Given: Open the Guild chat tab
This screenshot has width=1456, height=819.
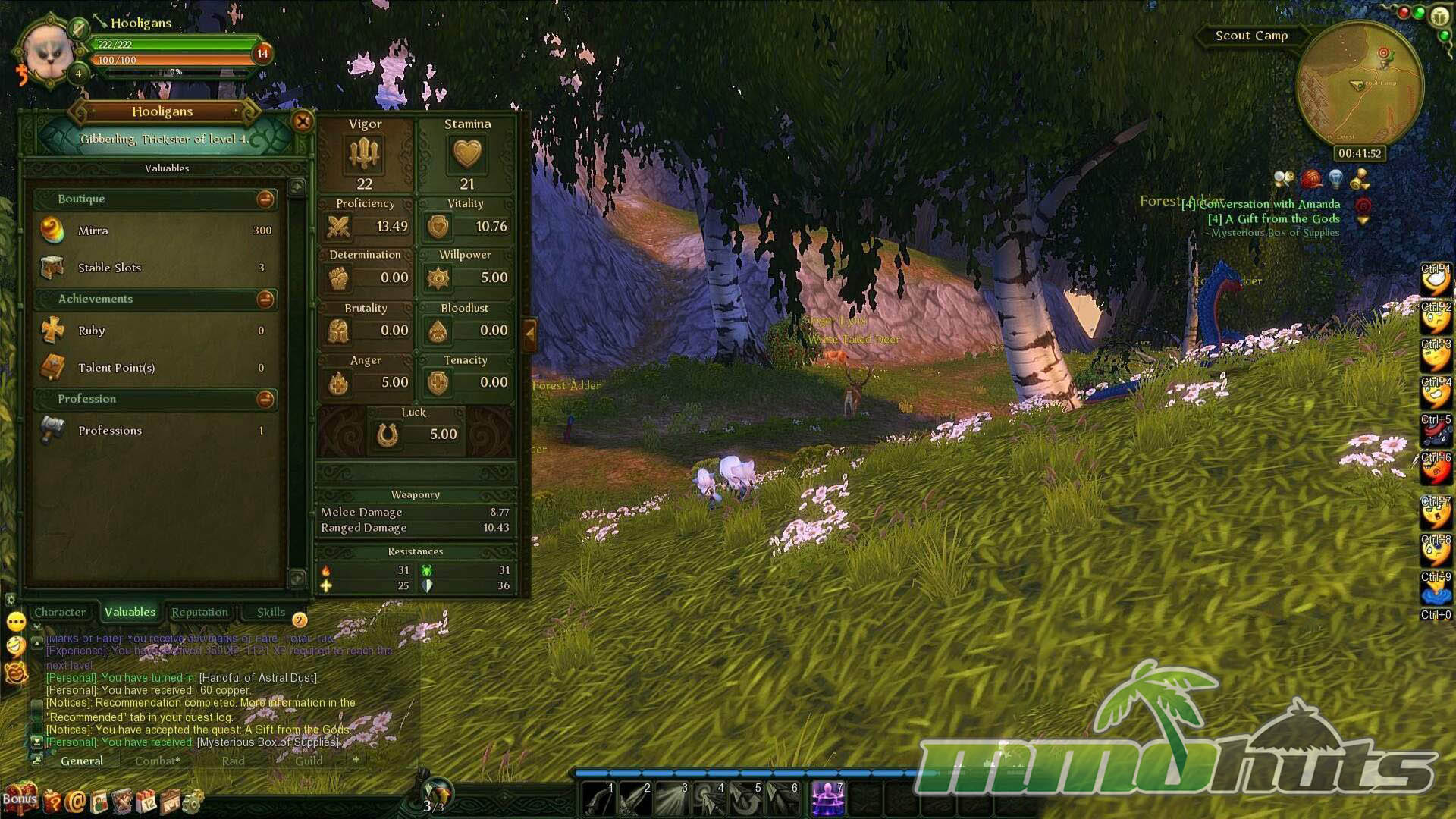Looking at the screenshot, I should click(309, 761).
